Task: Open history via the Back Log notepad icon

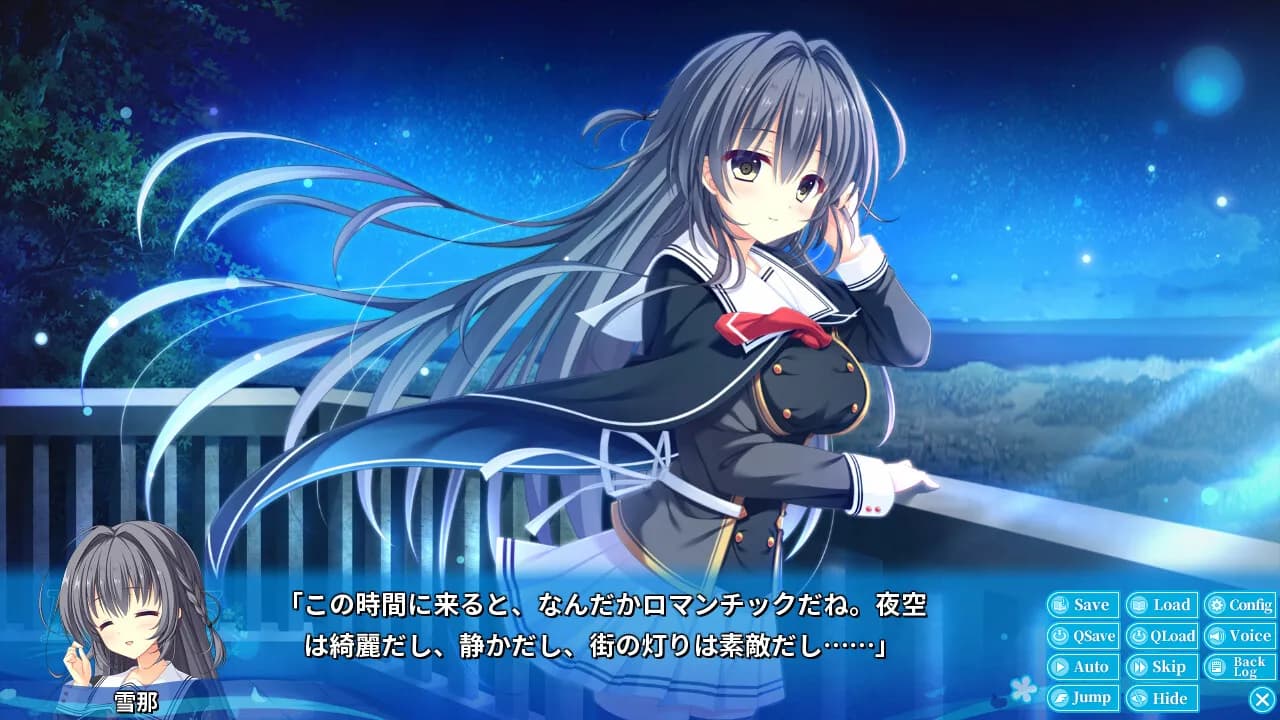Action: [x=1215, y=666]
